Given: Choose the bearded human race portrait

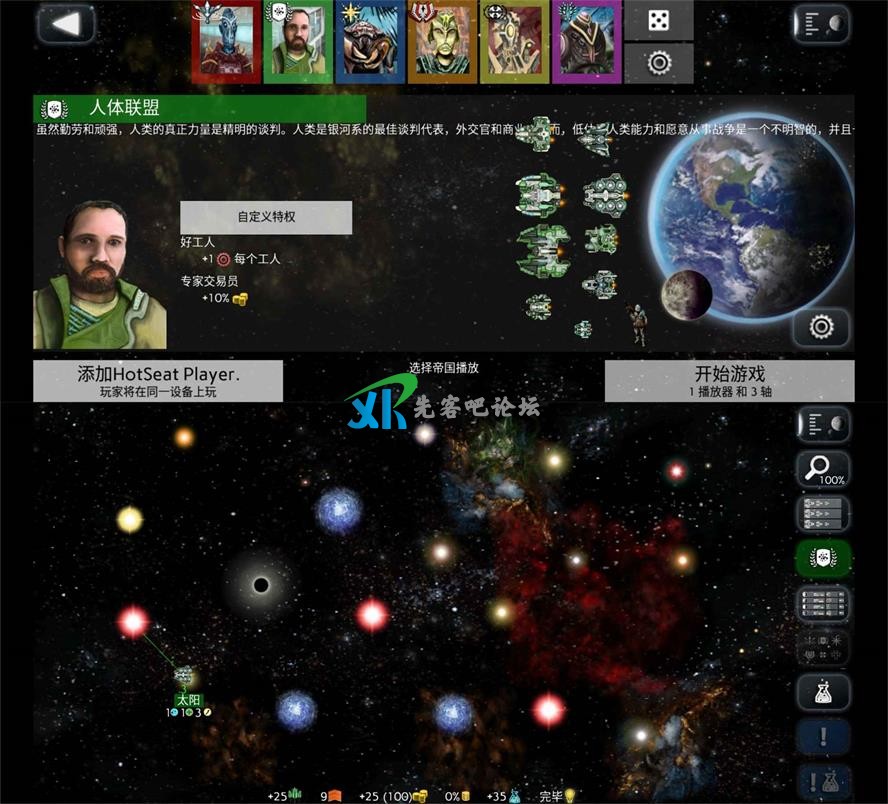Looking at the screenshot, I should [x=298, y=42].
